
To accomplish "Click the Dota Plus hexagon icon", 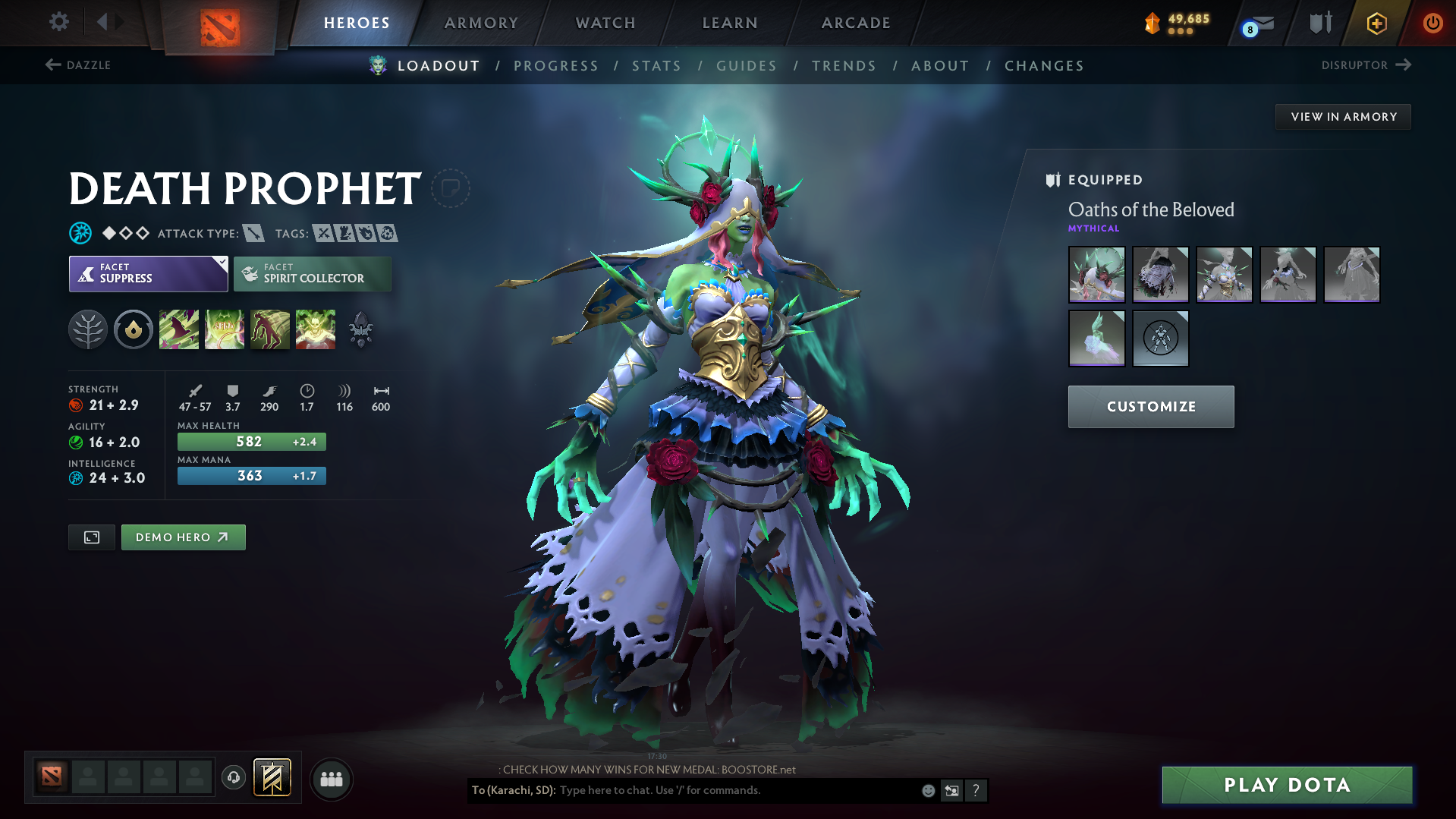I will coord(1375,23).
